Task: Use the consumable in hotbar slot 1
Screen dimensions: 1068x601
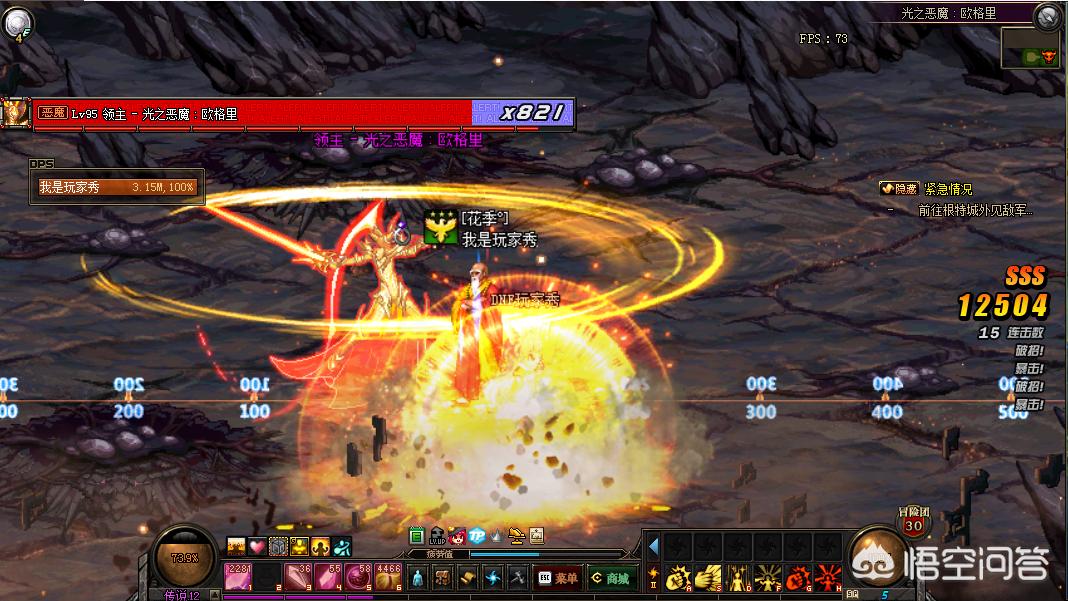Action: [239, 577]
